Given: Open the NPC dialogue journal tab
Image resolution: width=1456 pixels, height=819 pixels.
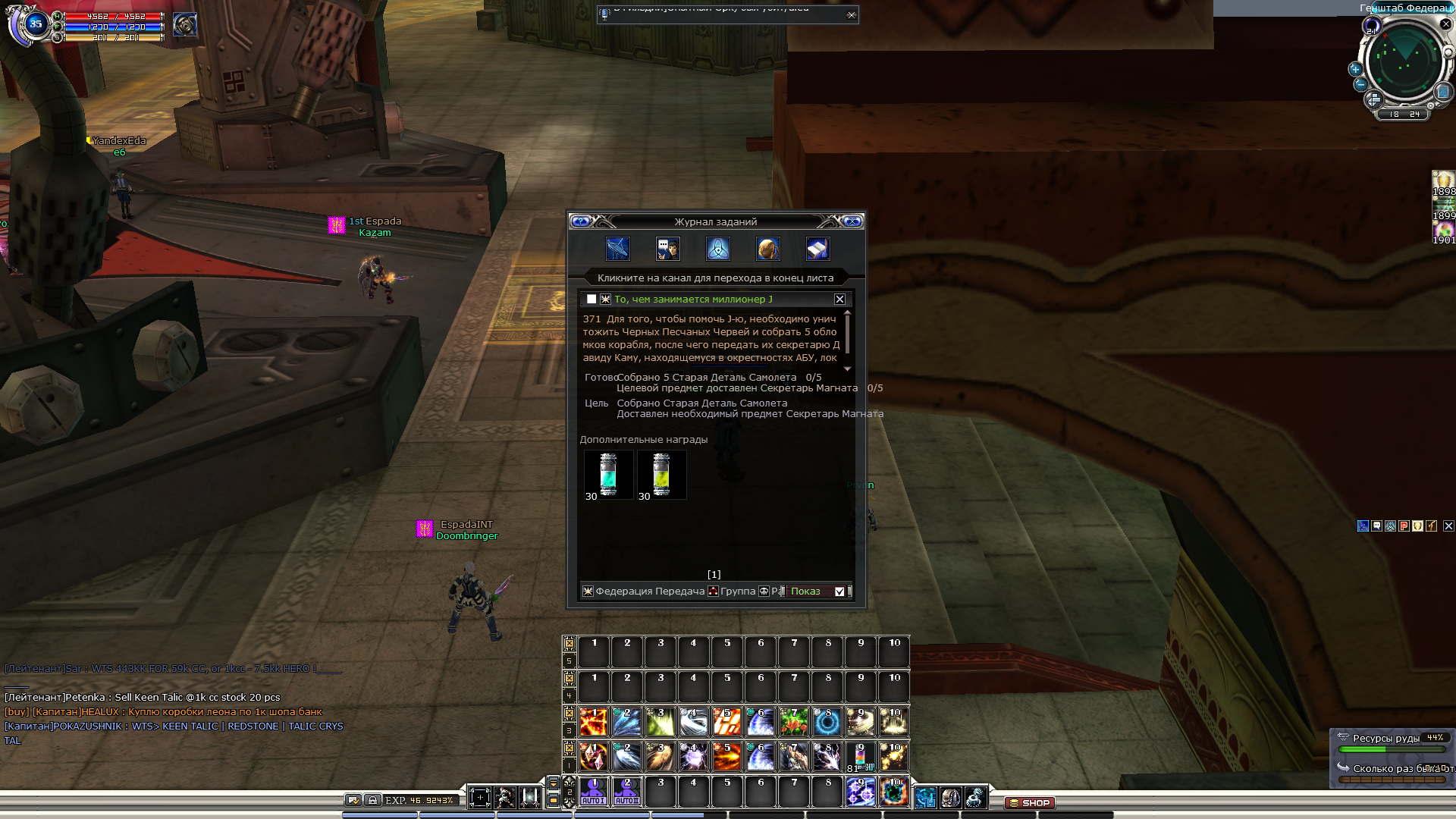Looking at the screenshot, I should [667, 249].
